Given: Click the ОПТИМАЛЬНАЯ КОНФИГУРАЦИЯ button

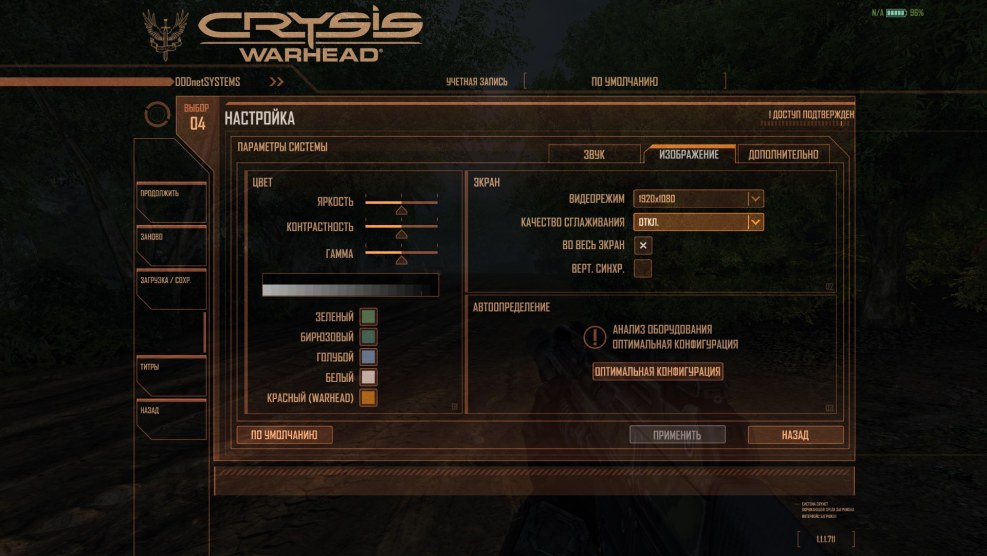Looking at the screenshot, I should [658, 371].
